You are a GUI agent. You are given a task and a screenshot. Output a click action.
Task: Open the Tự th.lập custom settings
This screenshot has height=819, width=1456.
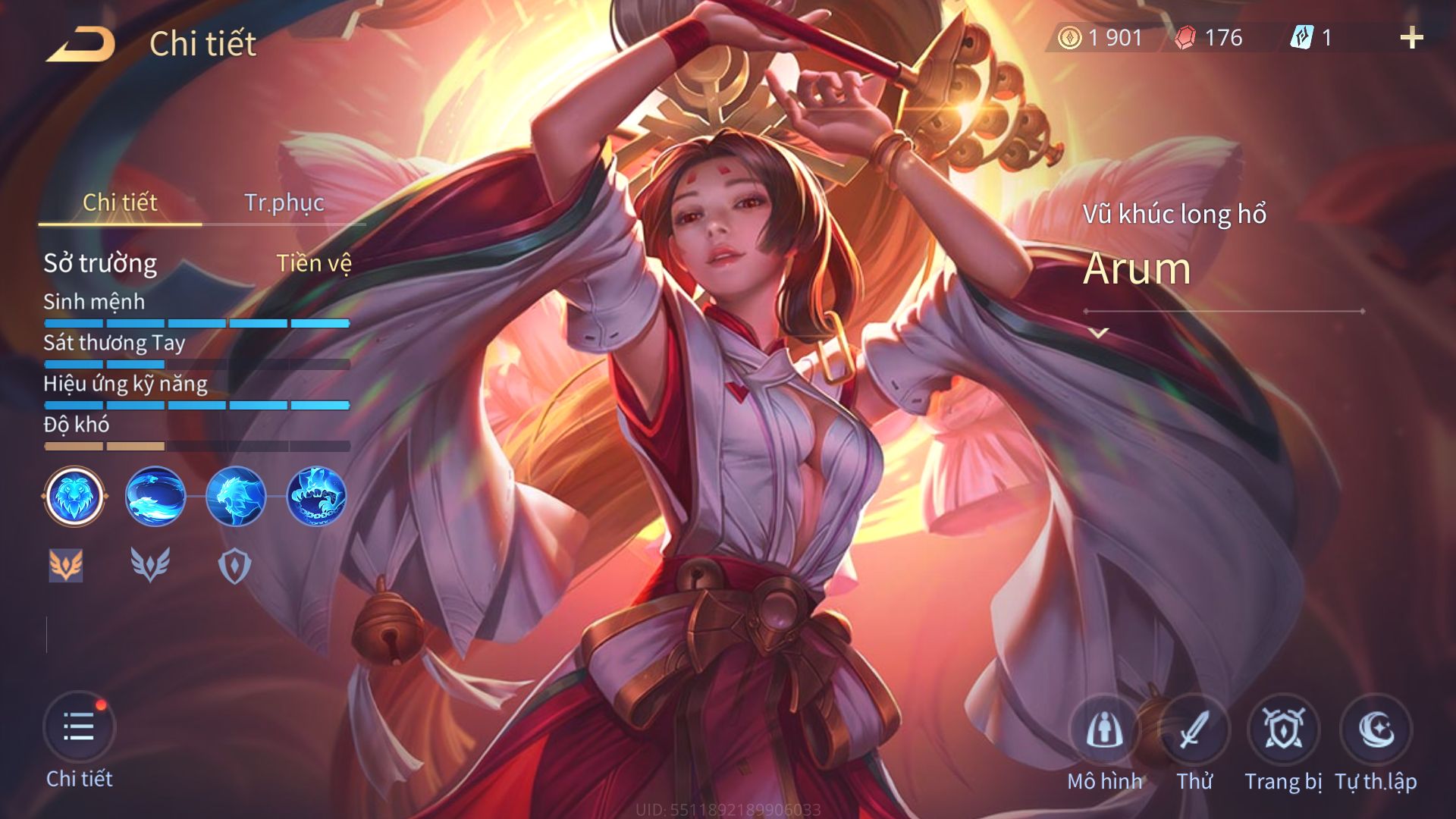(x=1376, y=730)
